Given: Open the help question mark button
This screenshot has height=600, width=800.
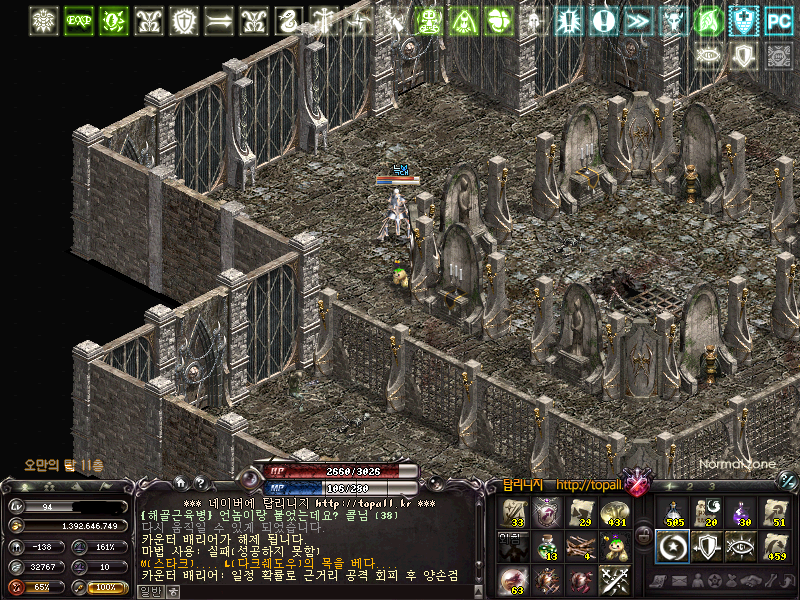Looking at the screenshot, I should point(200,482).
